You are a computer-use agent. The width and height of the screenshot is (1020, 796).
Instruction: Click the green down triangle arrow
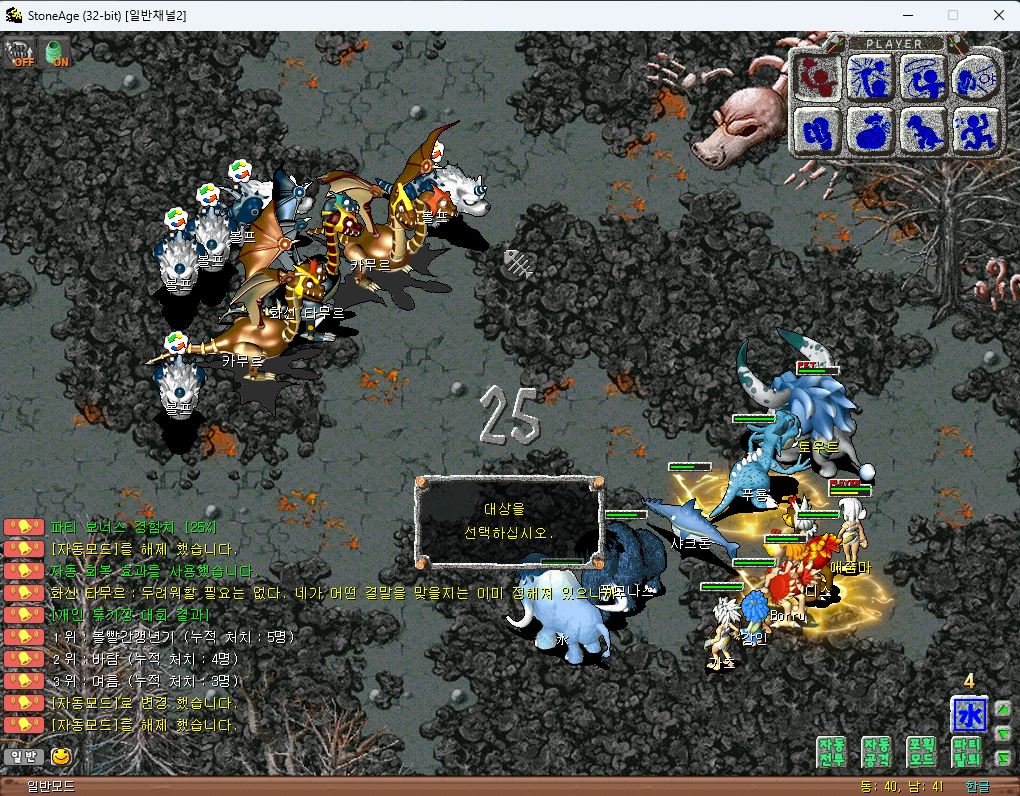(1003, 735)
